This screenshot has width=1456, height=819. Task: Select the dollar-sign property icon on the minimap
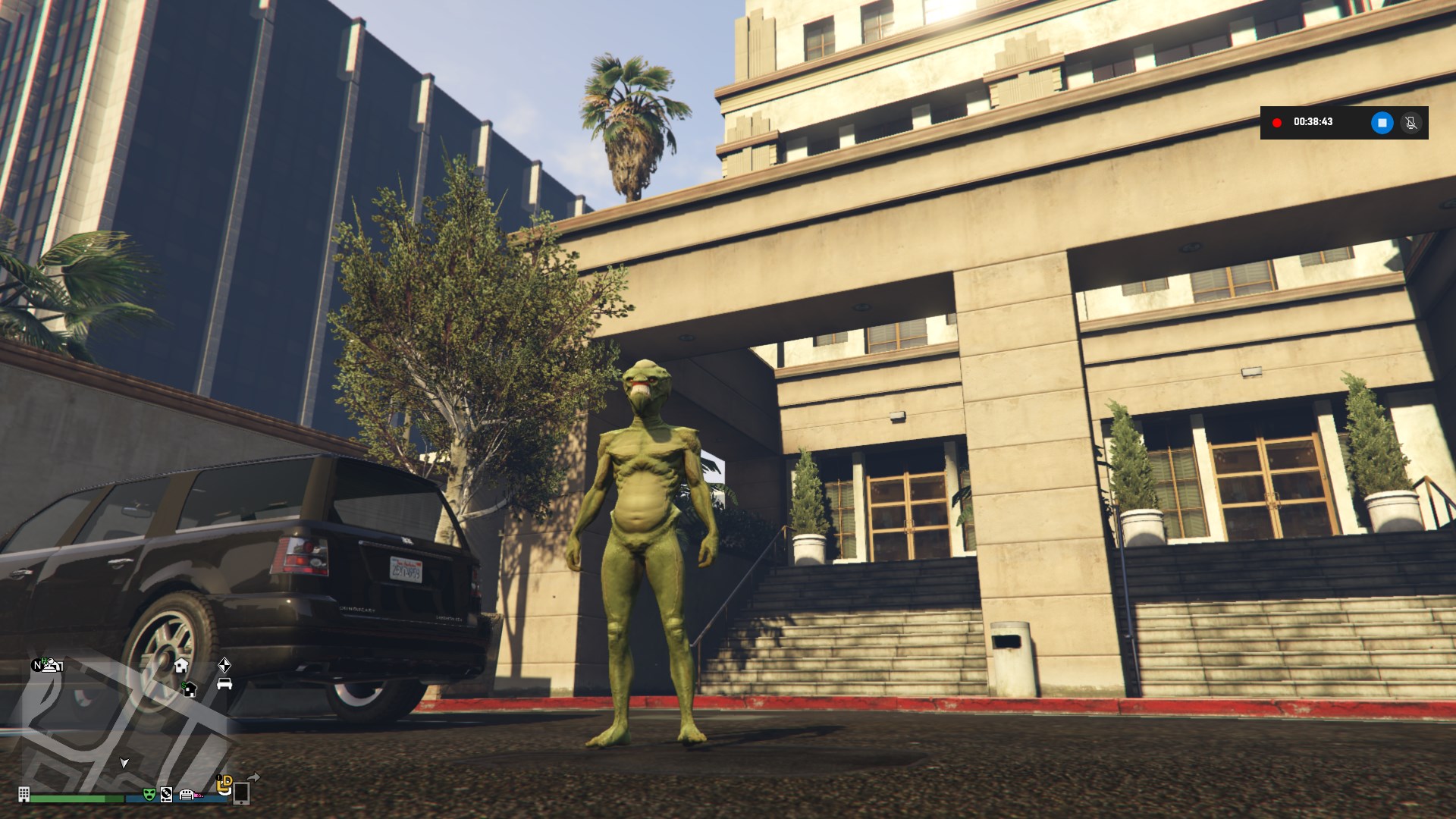point(190,690)
